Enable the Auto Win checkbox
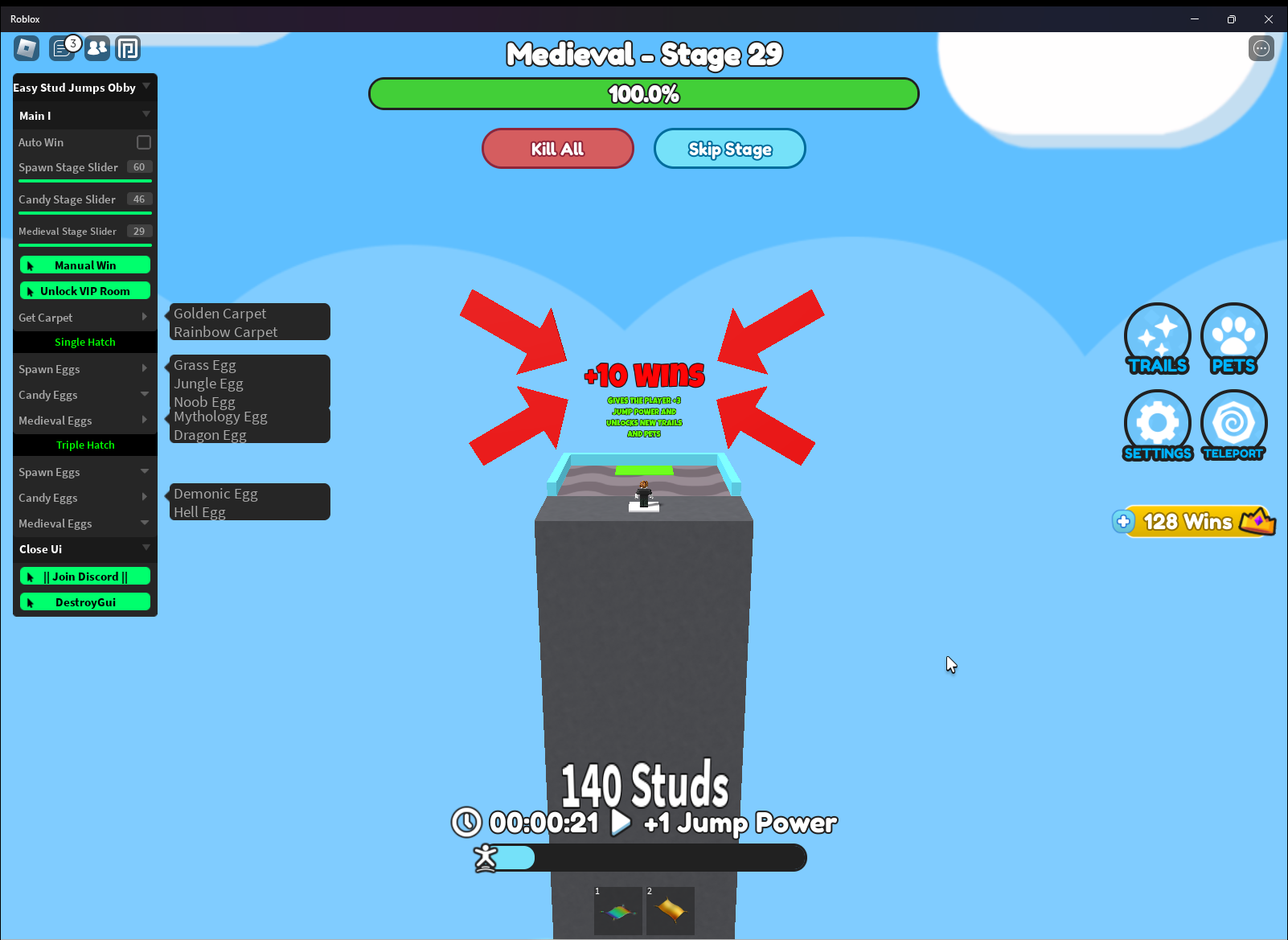This screenshot has height=940, width=1288. point(142,142)
